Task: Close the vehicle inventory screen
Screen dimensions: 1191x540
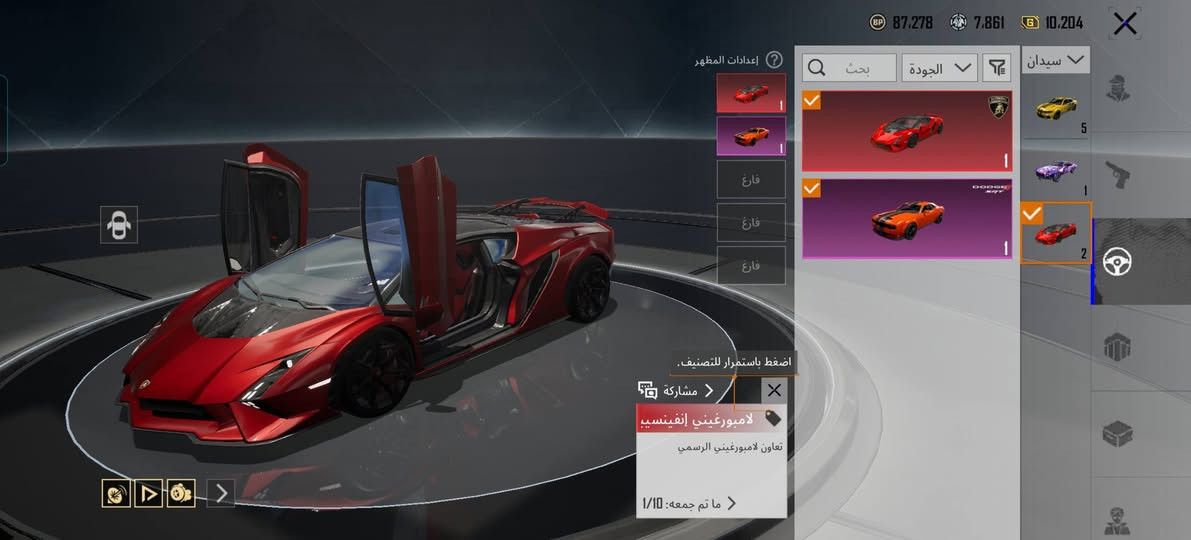Action: 1125,23
